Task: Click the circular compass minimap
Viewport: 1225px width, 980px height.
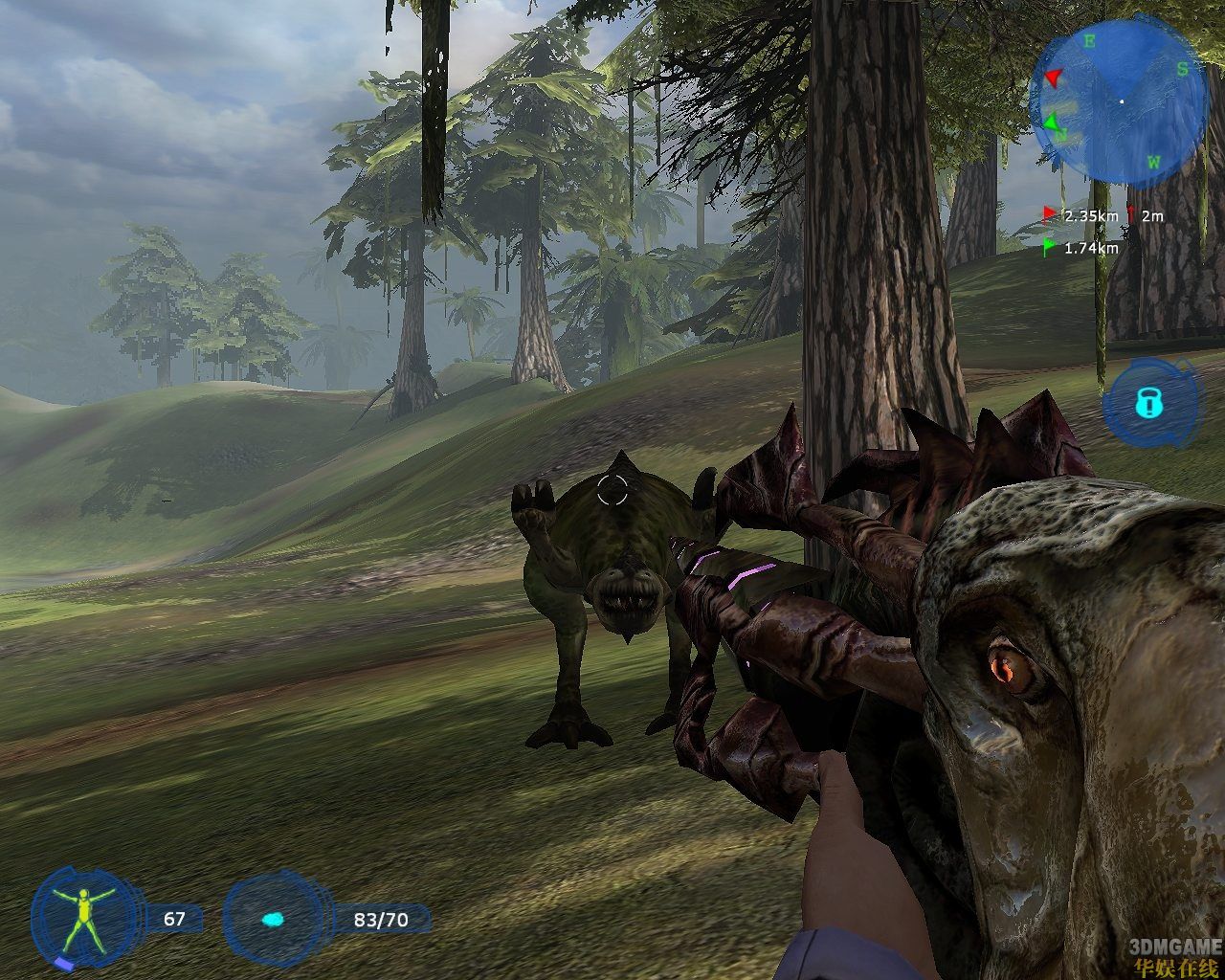Action: (1120, 101)
